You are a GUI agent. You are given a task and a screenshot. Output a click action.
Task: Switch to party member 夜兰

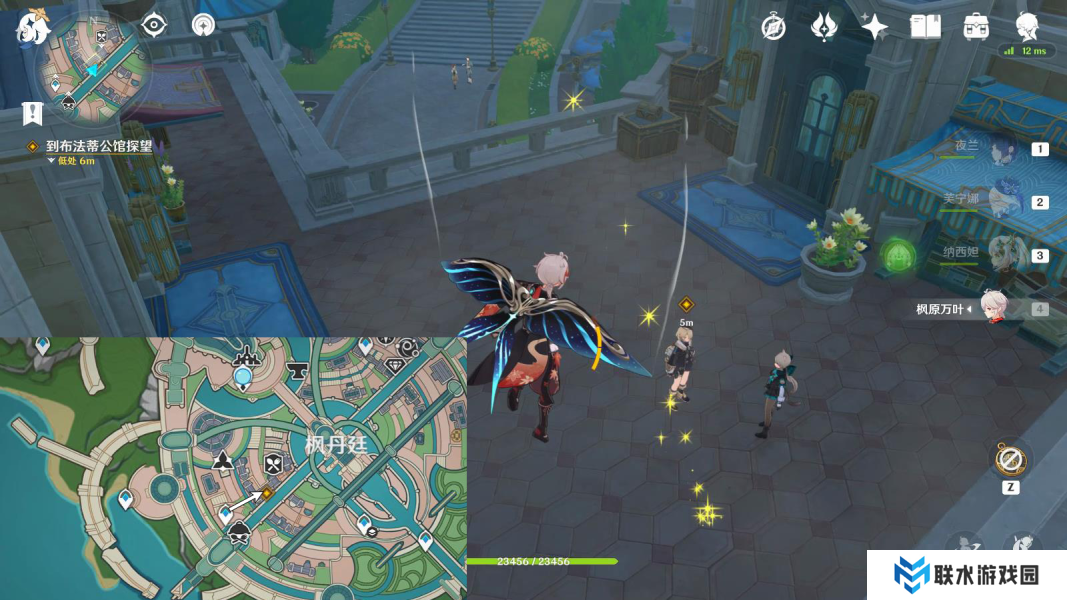[x=1001, y=150]
